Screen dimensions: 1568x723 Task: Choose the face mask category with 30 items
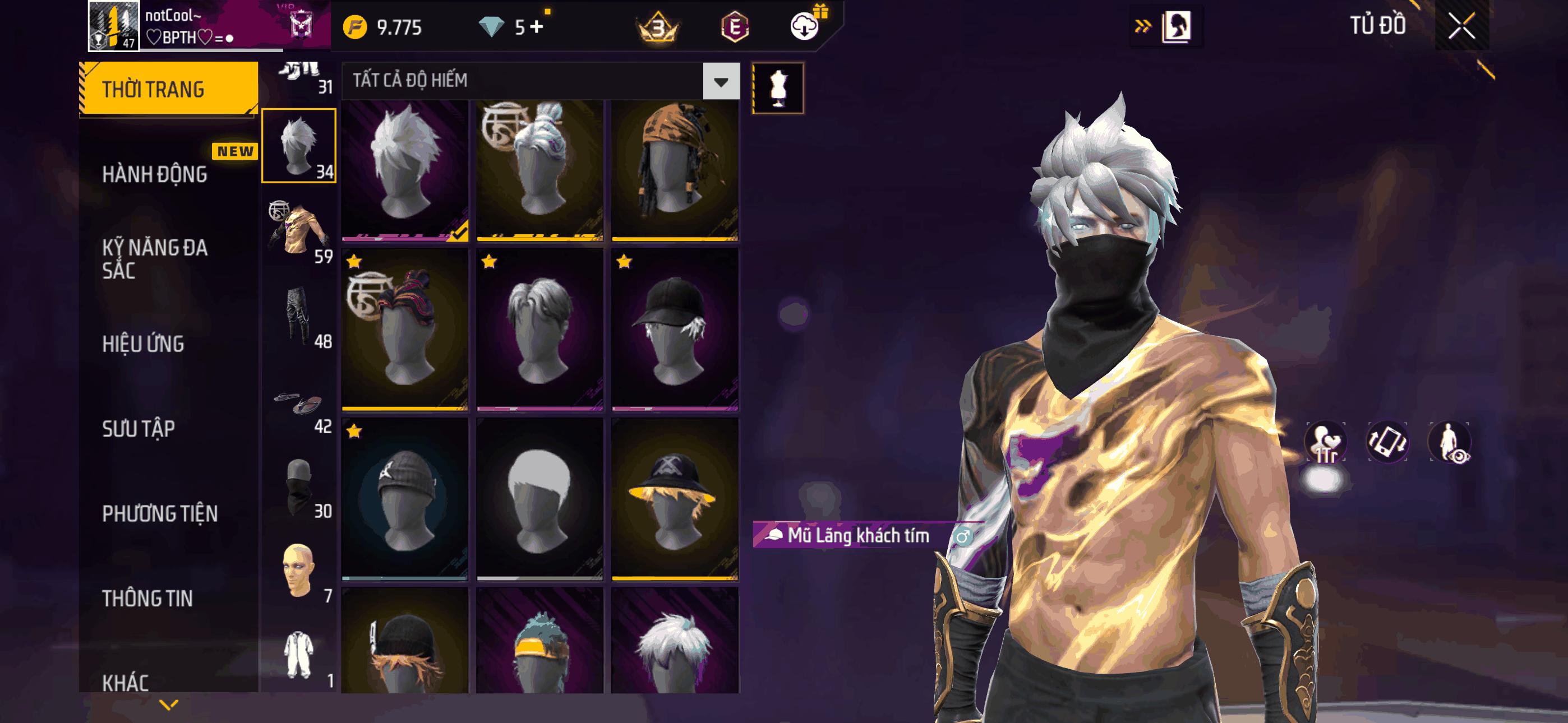tap(298, 488)
